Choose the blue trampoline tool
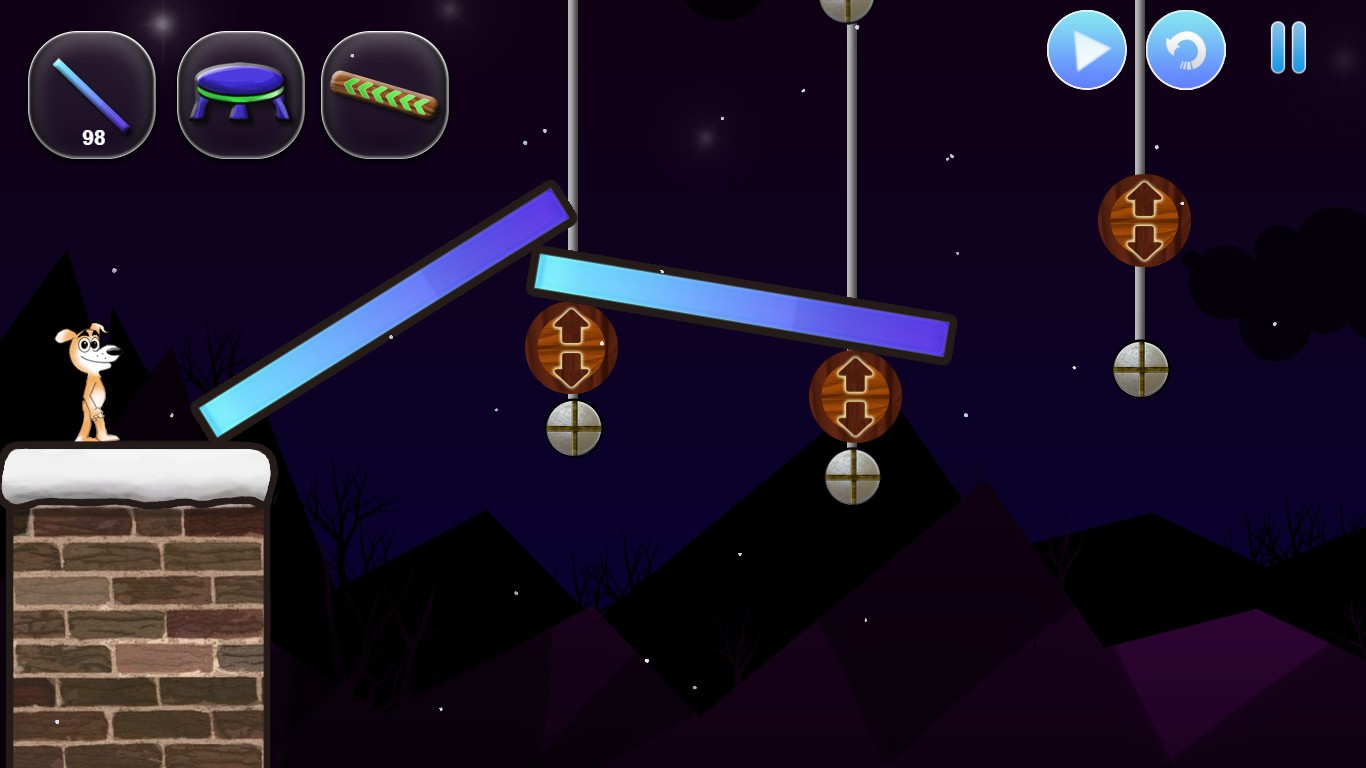Screen dimensions: 1366x768 click(240, 95)
